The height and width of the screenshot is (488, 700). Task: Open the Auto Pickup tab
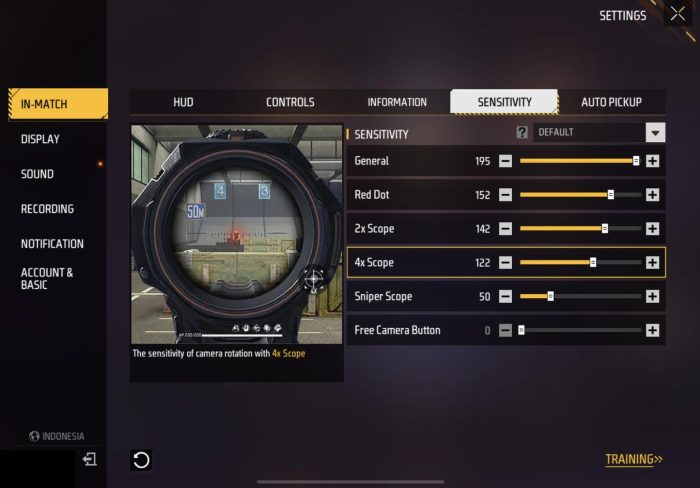(x=611, y=102)
